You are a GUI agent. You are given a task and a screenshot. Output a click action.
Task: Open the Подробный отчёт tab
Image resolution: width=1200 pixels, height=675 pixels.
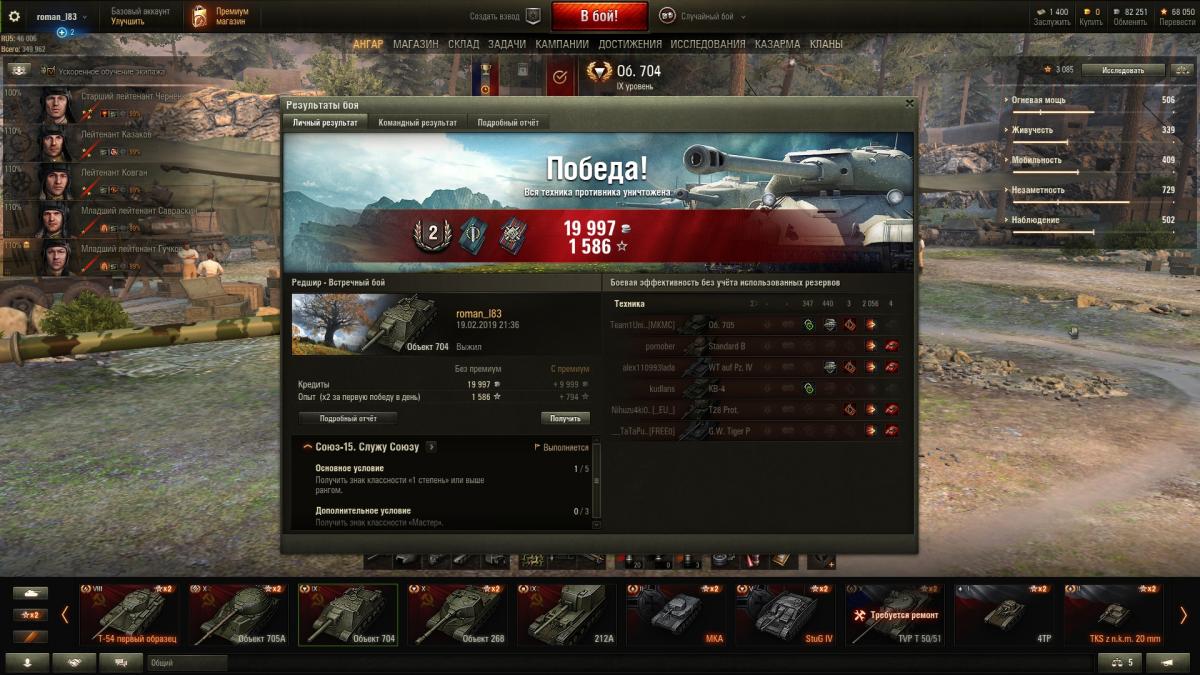pyautogui.click(x=509, y=123)
